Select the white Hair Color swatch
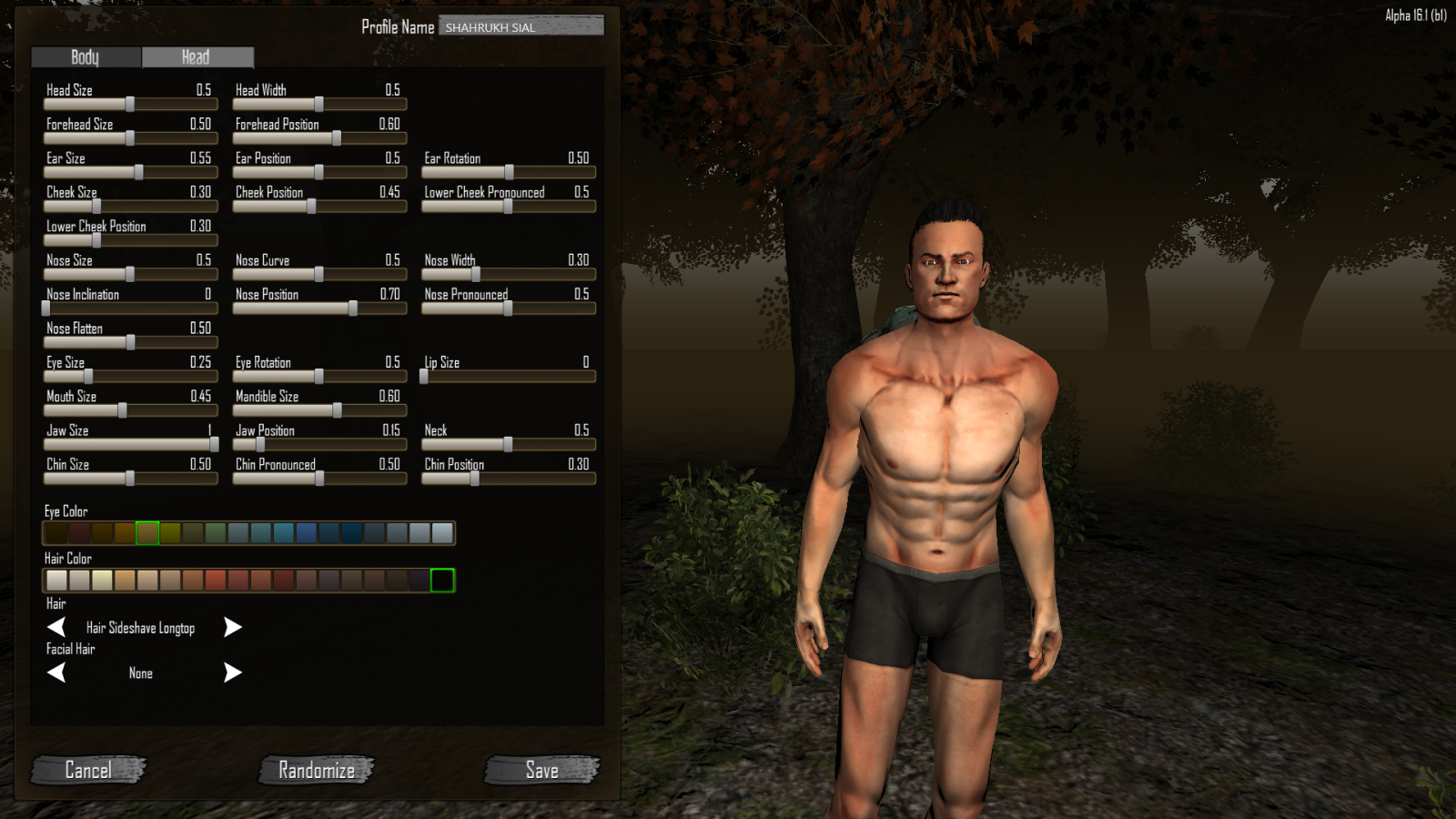 tap(55, 580)
